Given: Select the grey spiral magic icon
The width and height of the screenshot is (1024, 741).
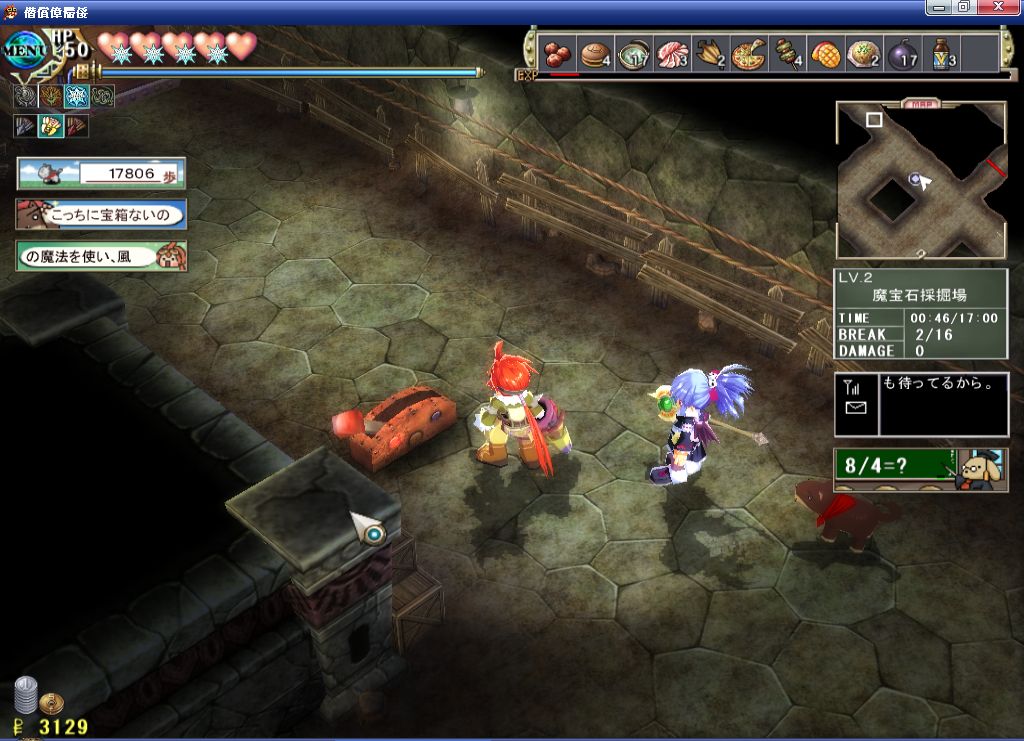Looking at the screenshot, I should tap(25, 96).
